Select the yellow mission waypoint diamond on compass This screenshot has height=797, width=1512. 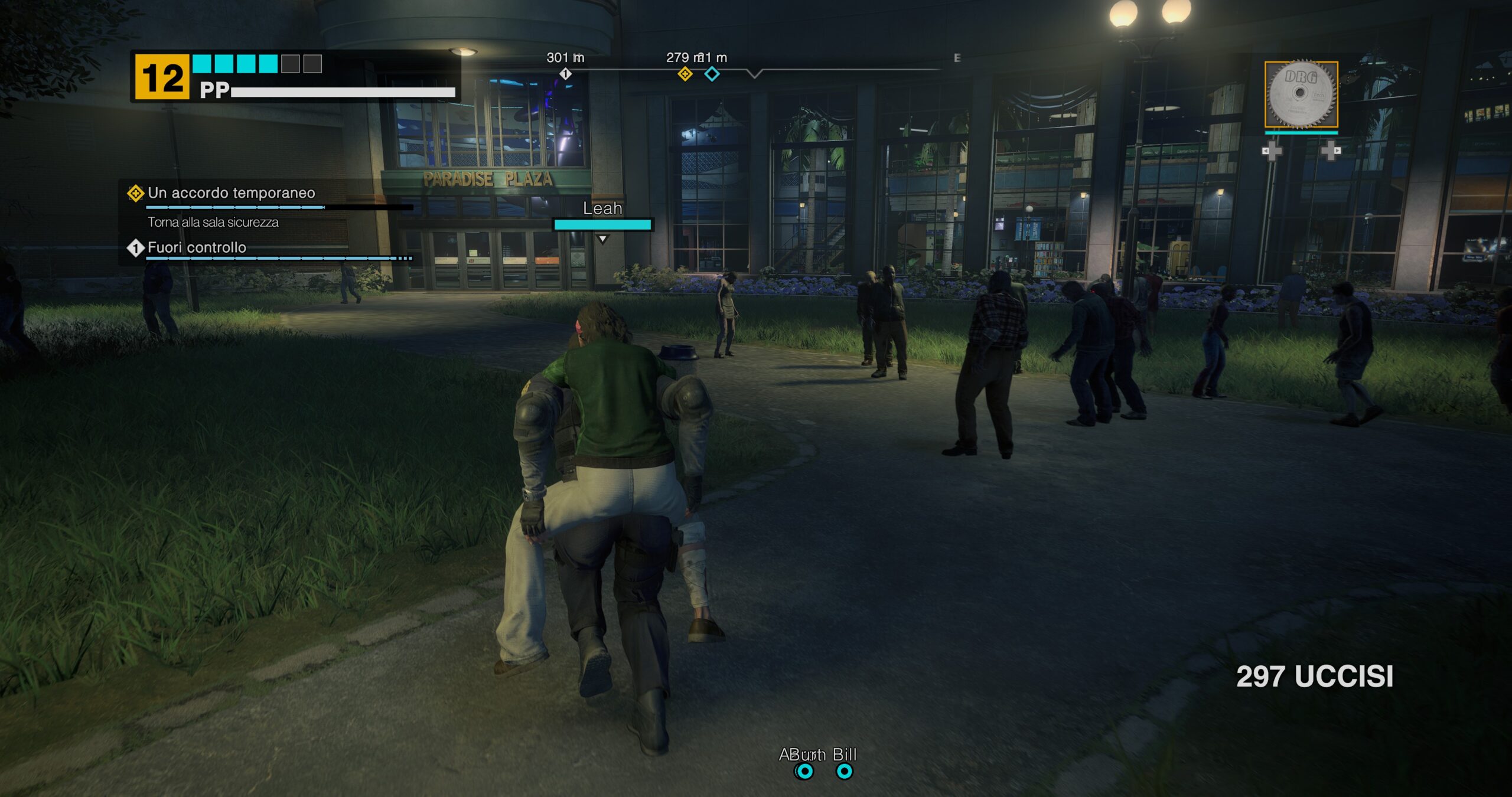(x=685, y=74)
